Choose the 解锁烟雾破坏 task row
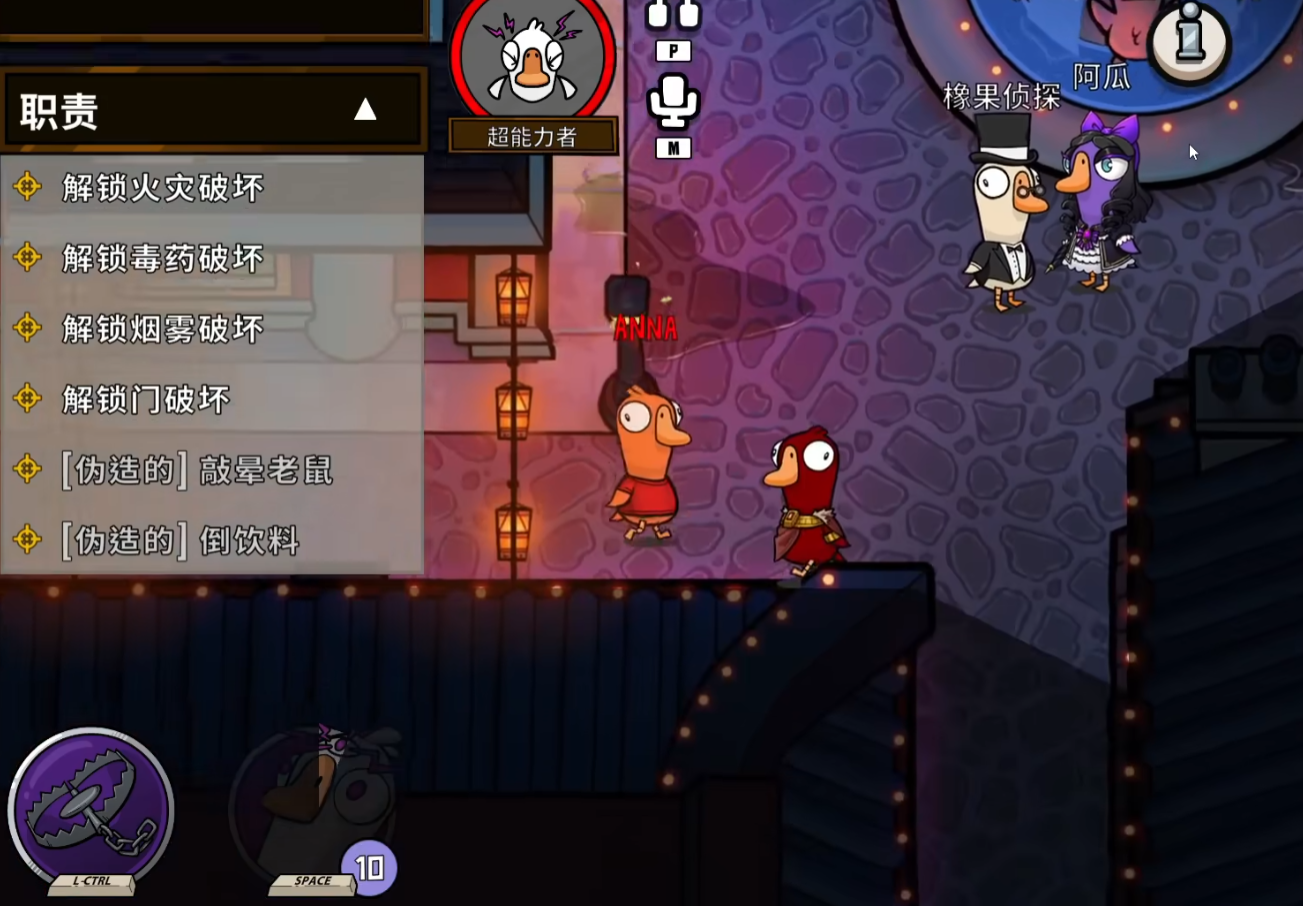This screenshot has width=1303, height=906. (x=162, y=329)
